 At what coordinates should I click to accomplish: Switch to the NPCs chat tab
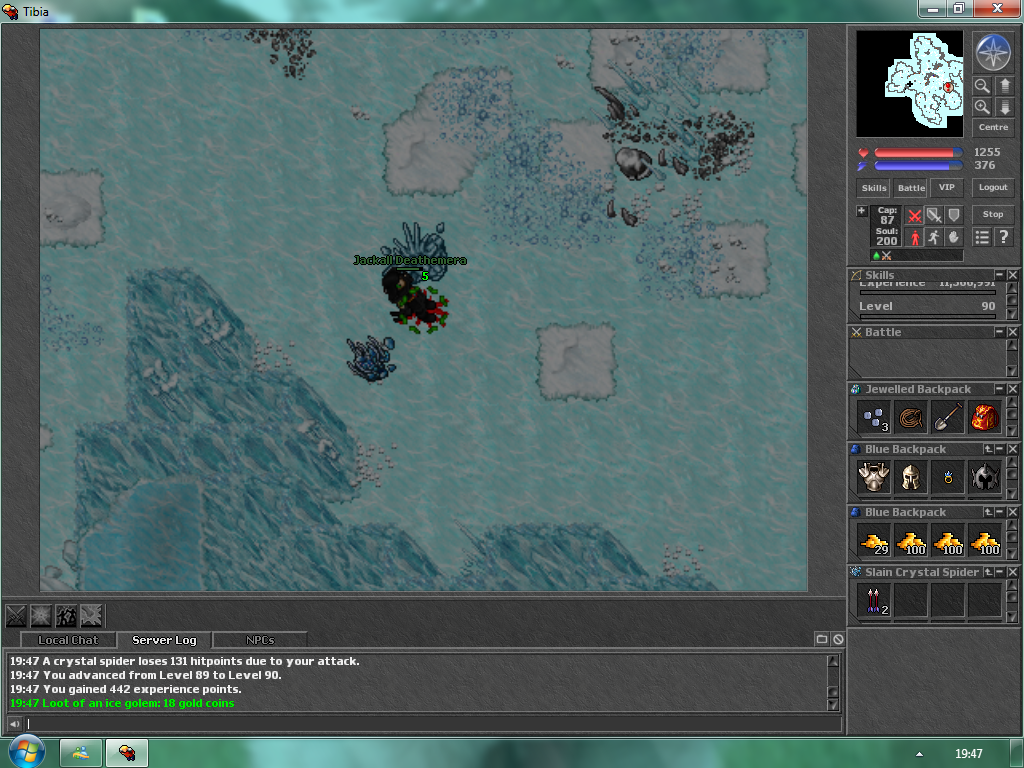point(260,640)
